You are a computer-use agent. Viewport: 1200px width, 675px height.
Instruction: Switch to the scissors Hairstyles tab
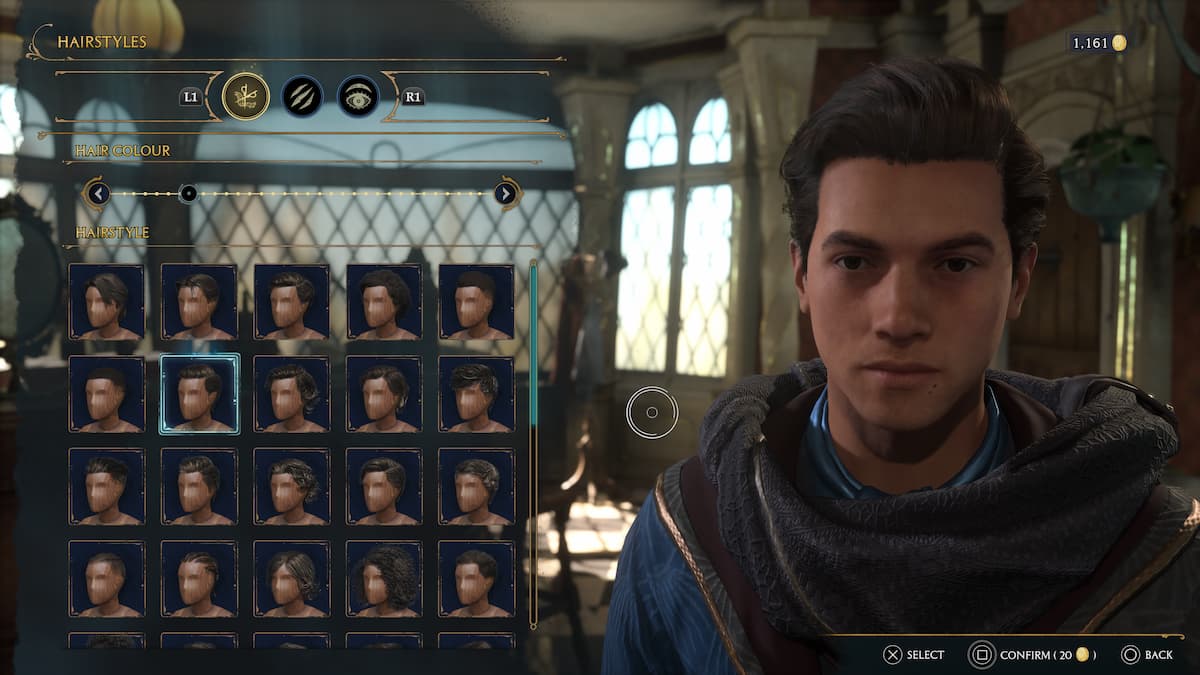coord(245,96)
